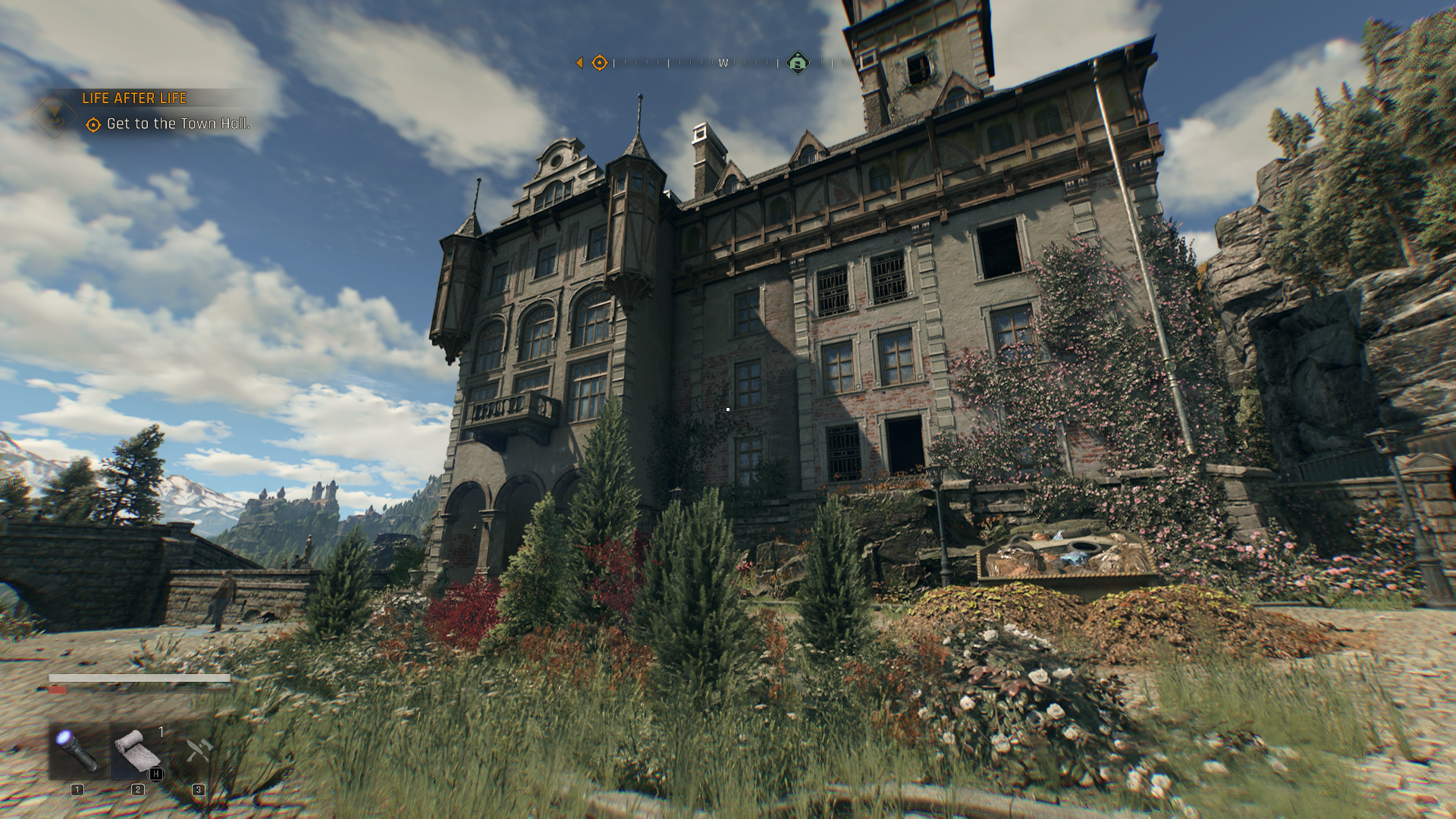Open the Life After Life quest tracker
1456x819 pixels.
[134, 99]
